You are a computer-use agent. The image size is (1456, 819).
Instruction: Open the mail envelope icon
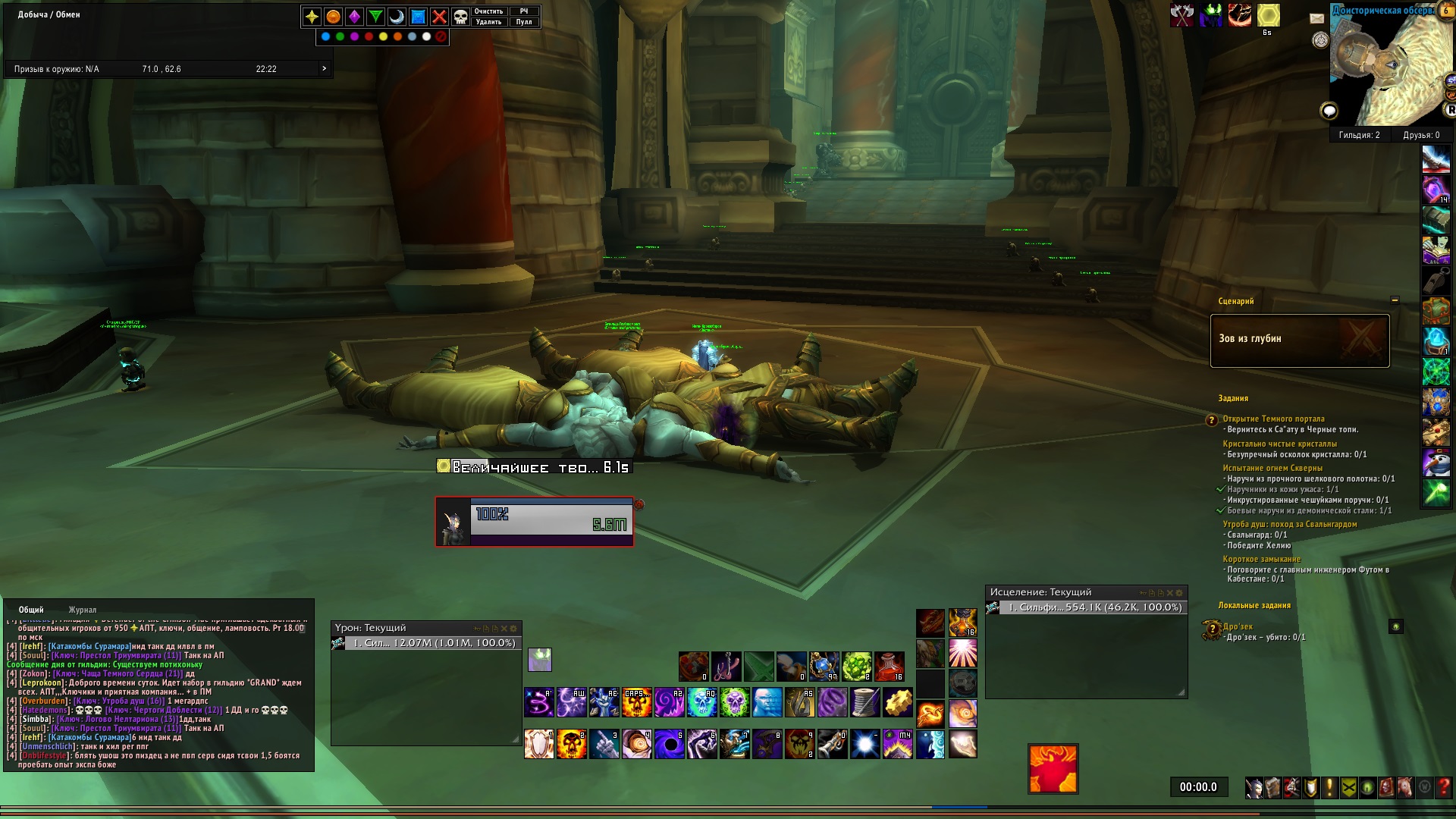point(1316,18)
